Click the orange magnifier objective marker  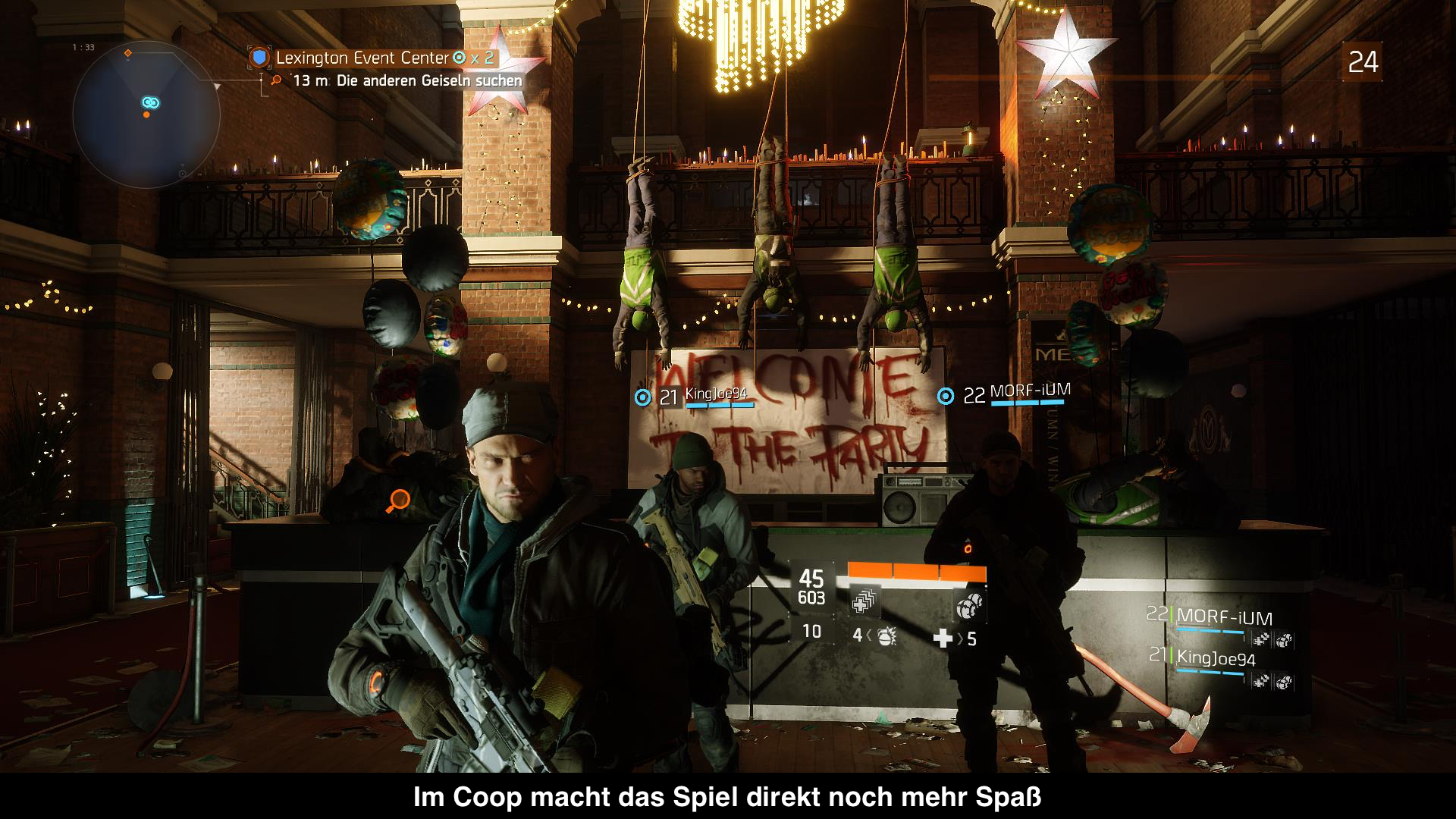(x=398, y=500)
